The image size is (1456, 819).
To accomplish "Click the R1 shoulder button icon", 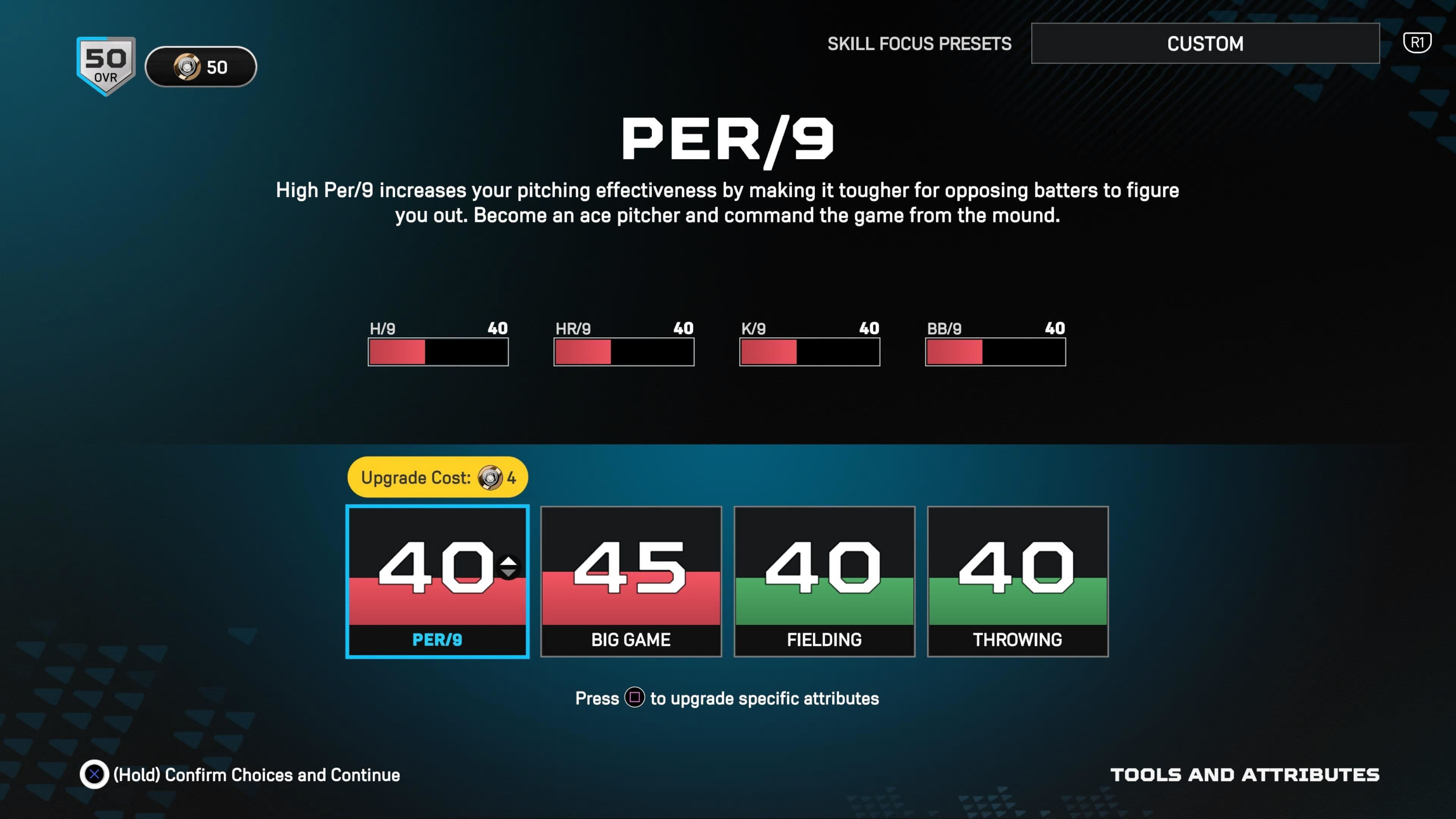I will tap(1418, 42).
